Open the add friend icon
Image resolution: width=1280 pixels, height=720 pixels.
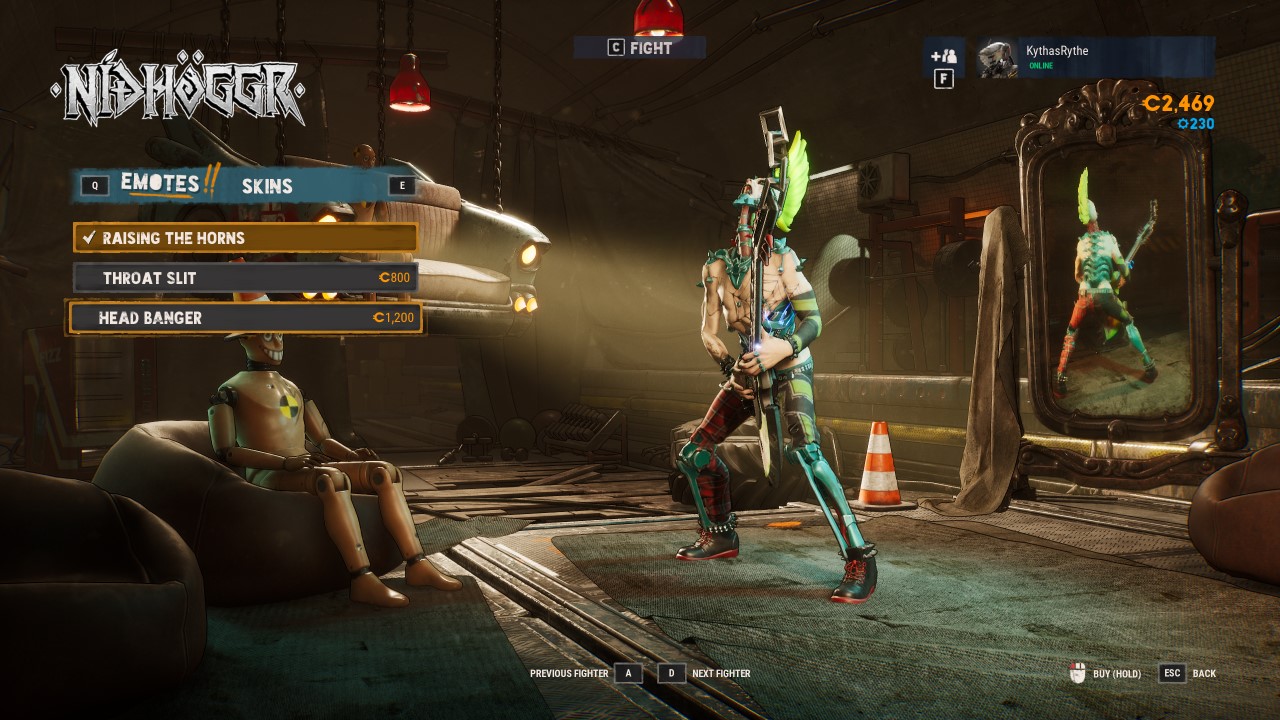[x=943, y=57]
